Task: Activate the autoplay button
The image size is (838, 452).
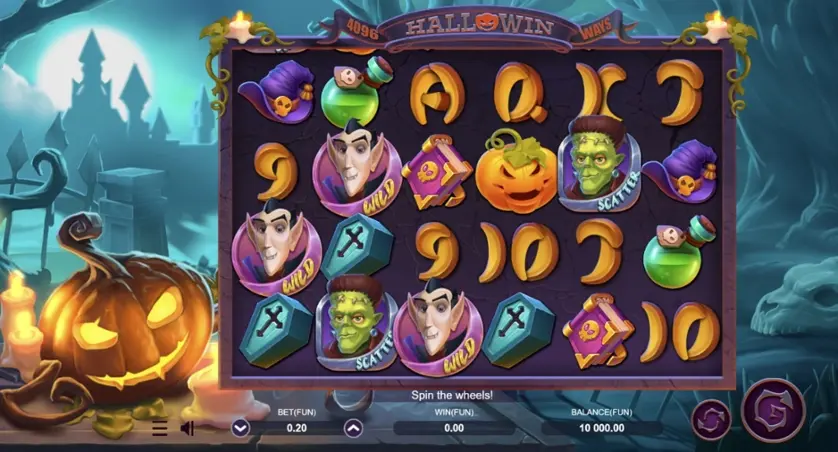Action: (713, 418)
